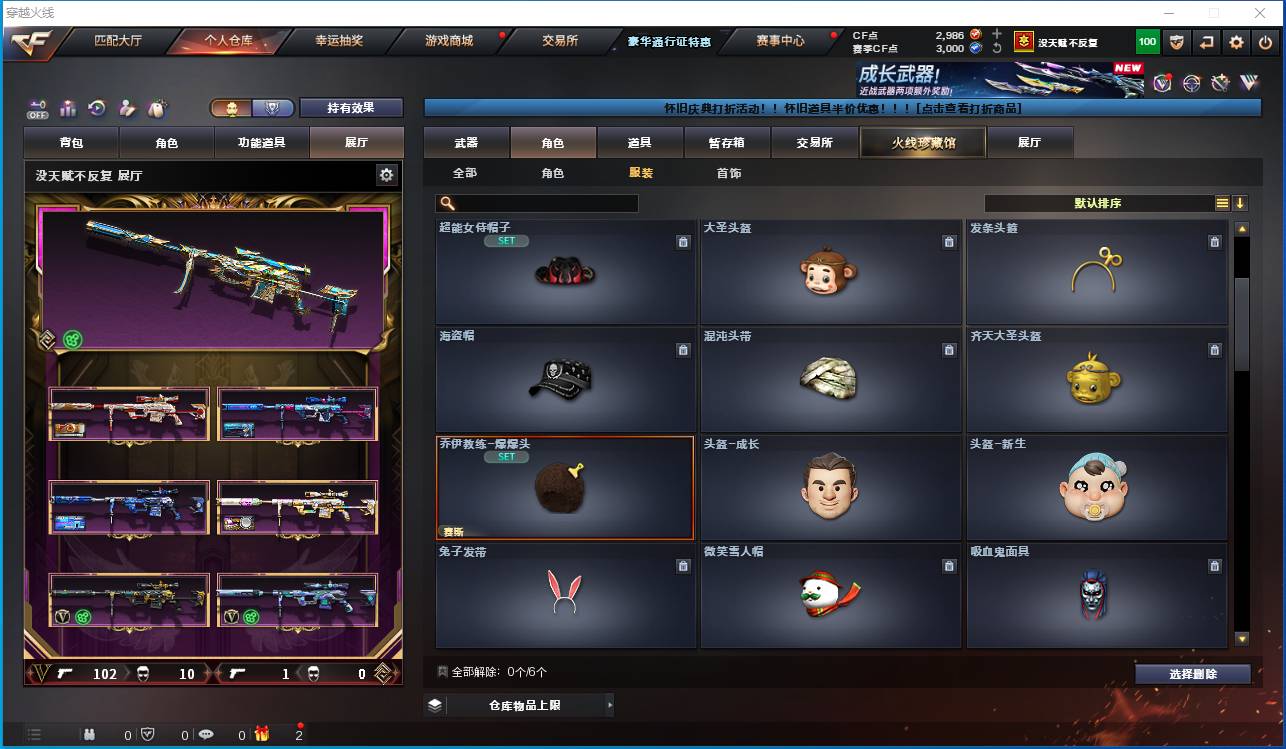Screen dimensions: 1286x749
Task: Open the friends icon on the bottom bar
Action: 91,734
